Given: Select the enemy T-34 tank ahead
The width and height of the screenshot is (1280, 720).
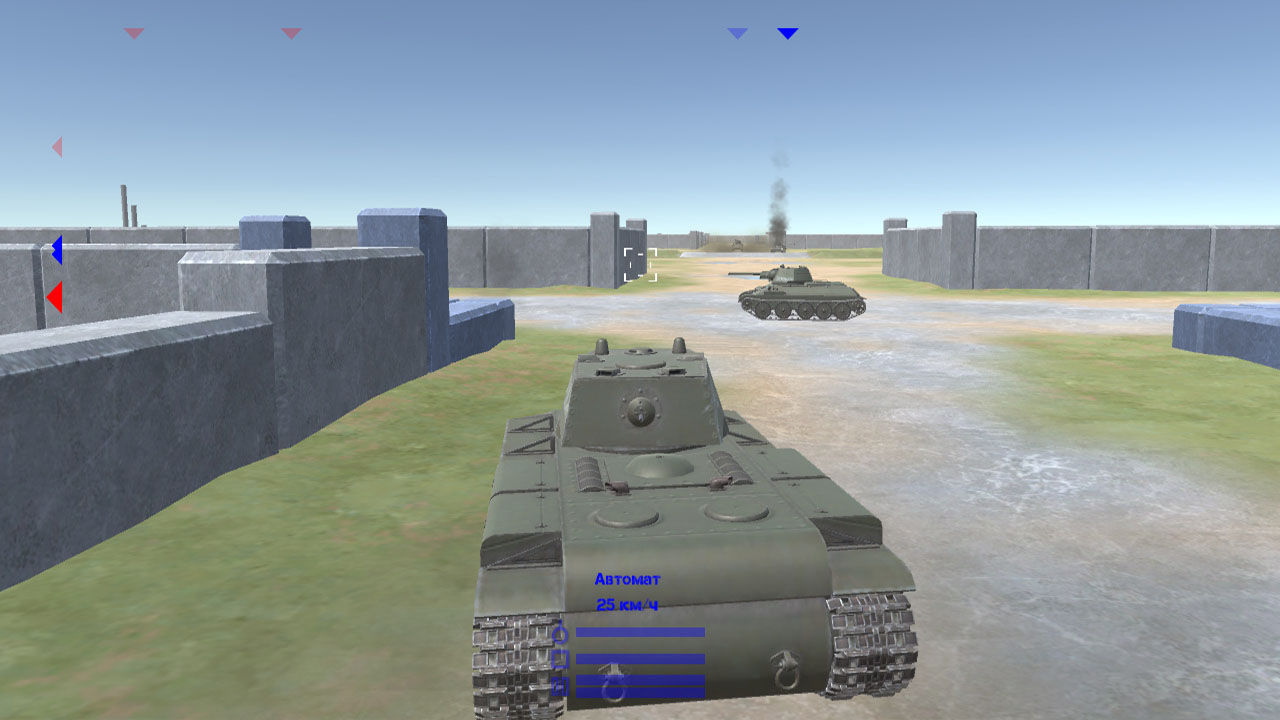Looking at the screenshot, I should point(800,290).
